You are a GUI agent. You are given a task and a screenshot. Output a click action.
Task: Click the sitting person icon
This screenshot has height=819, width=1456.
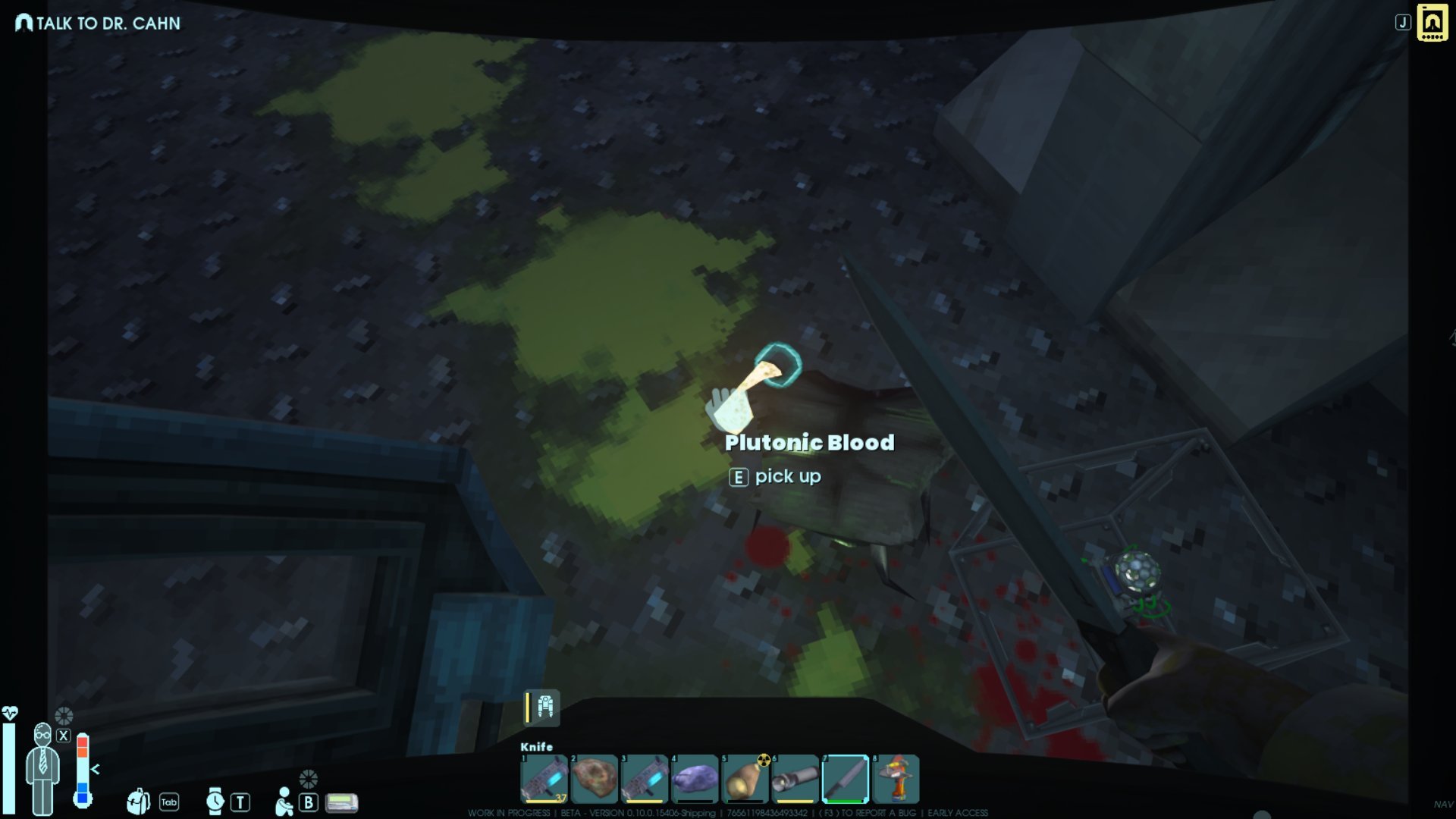284,802
